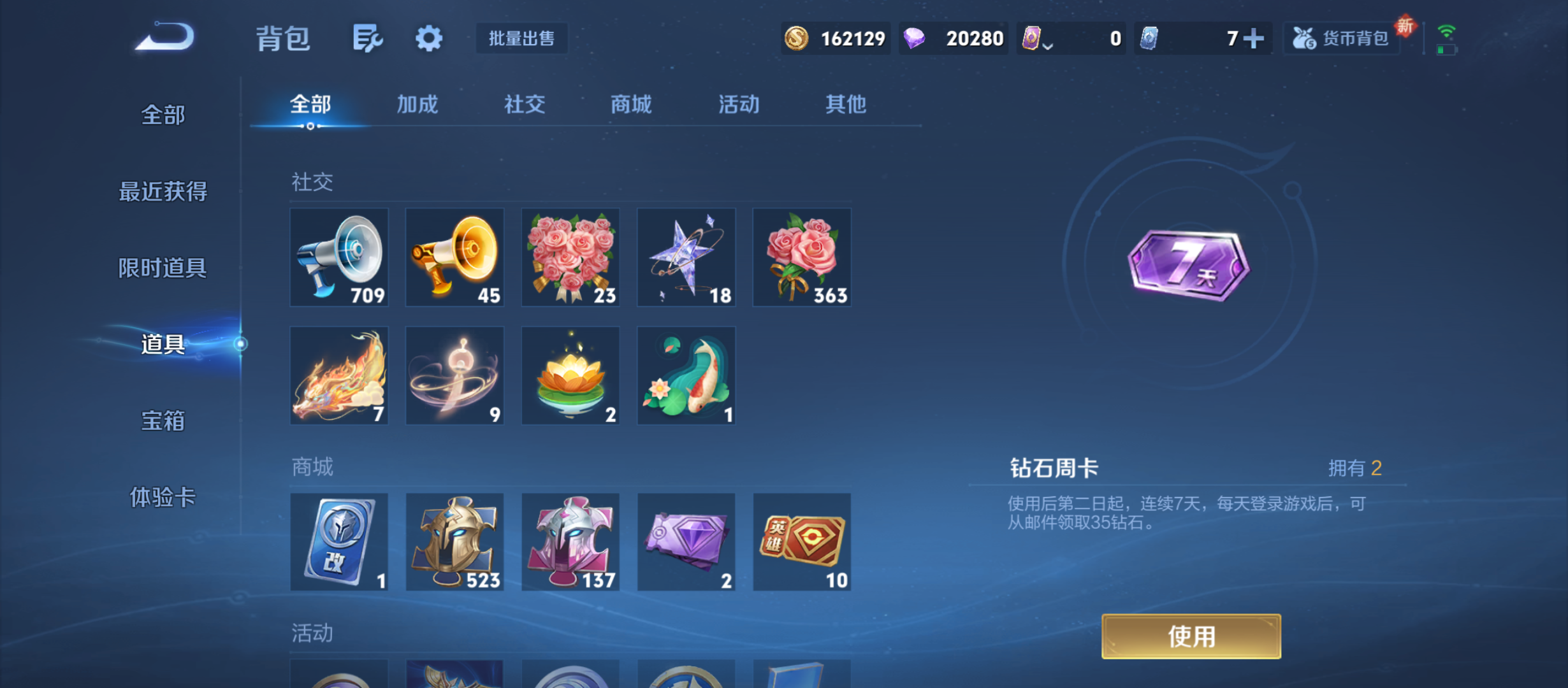Select the gold hero puzzle piece with 523
The height and width of the screenshot is (688, 1568).
(455, 542)
